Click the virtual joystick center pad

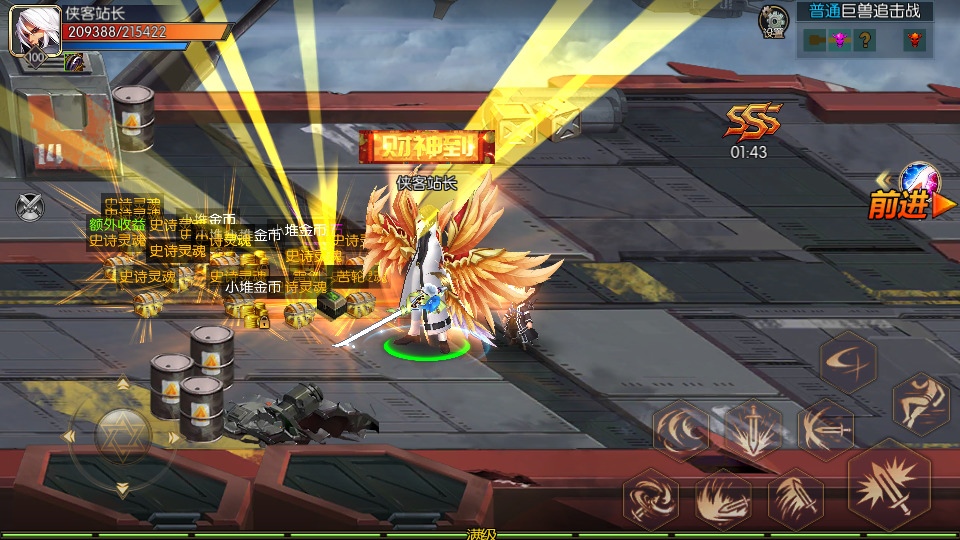pyautogui.click(x=122, y=436)
